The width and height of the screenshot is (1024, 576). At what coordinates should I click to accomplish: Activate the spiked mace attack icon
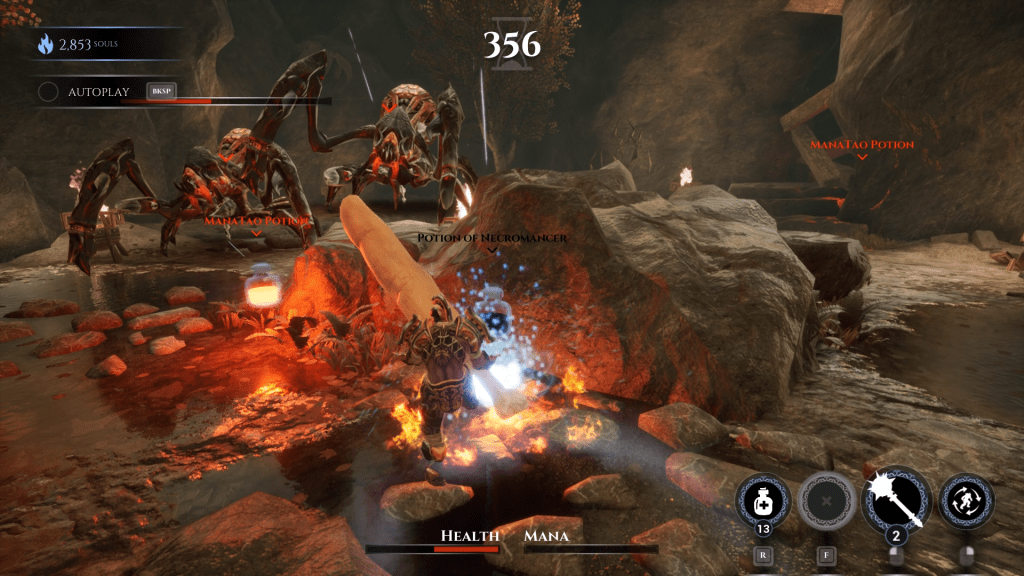895,500
